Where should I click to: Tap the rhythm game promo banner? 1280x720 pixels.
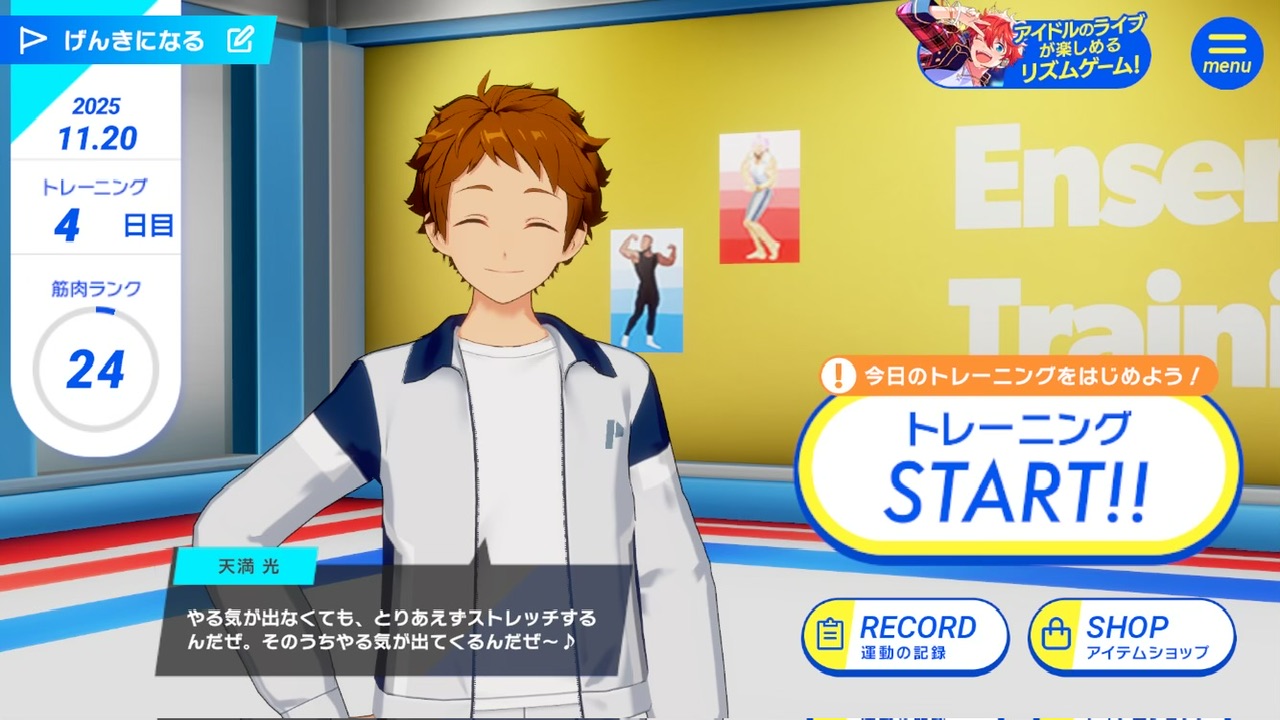click(1024, 44)
